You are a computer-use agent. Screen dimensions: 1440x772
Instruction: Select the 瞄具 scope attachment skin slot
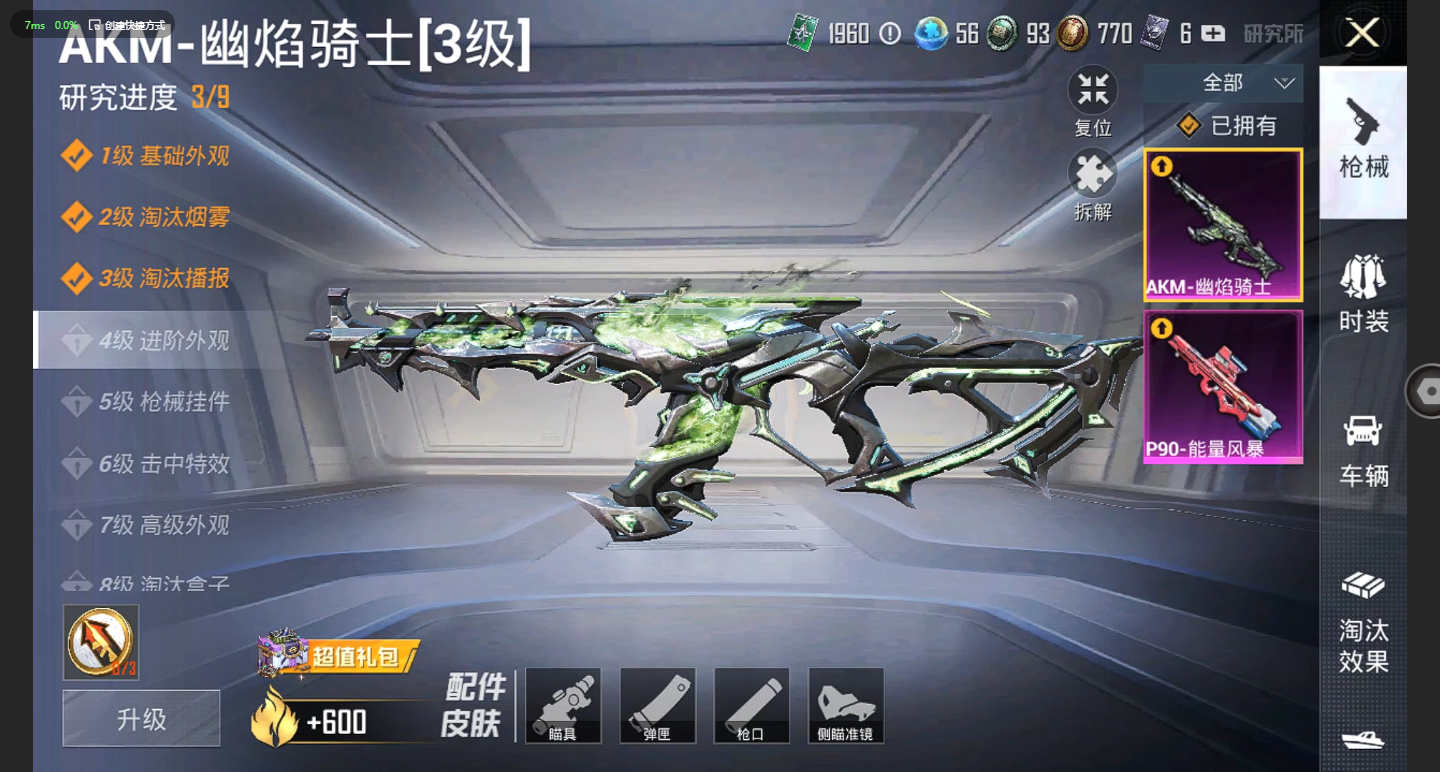click(x=563, y=705)
